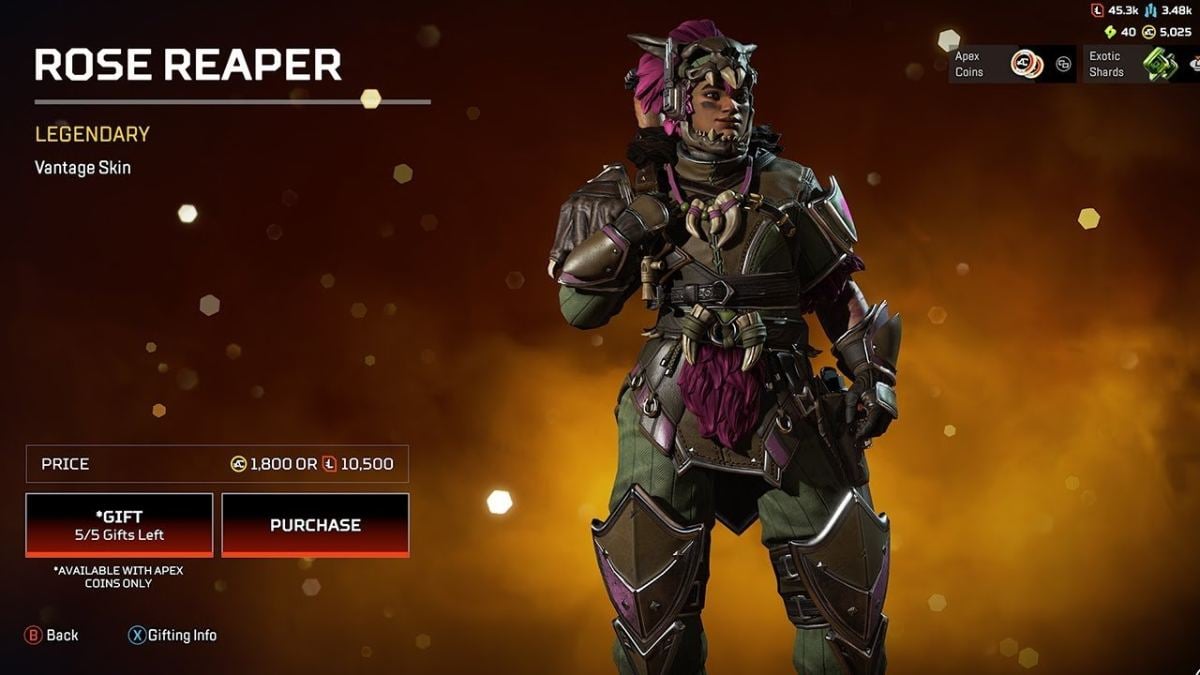Screen dimensions: 1200x675
Task: Open the Exotic Shards currency panel
Action: pos(1140,65)
